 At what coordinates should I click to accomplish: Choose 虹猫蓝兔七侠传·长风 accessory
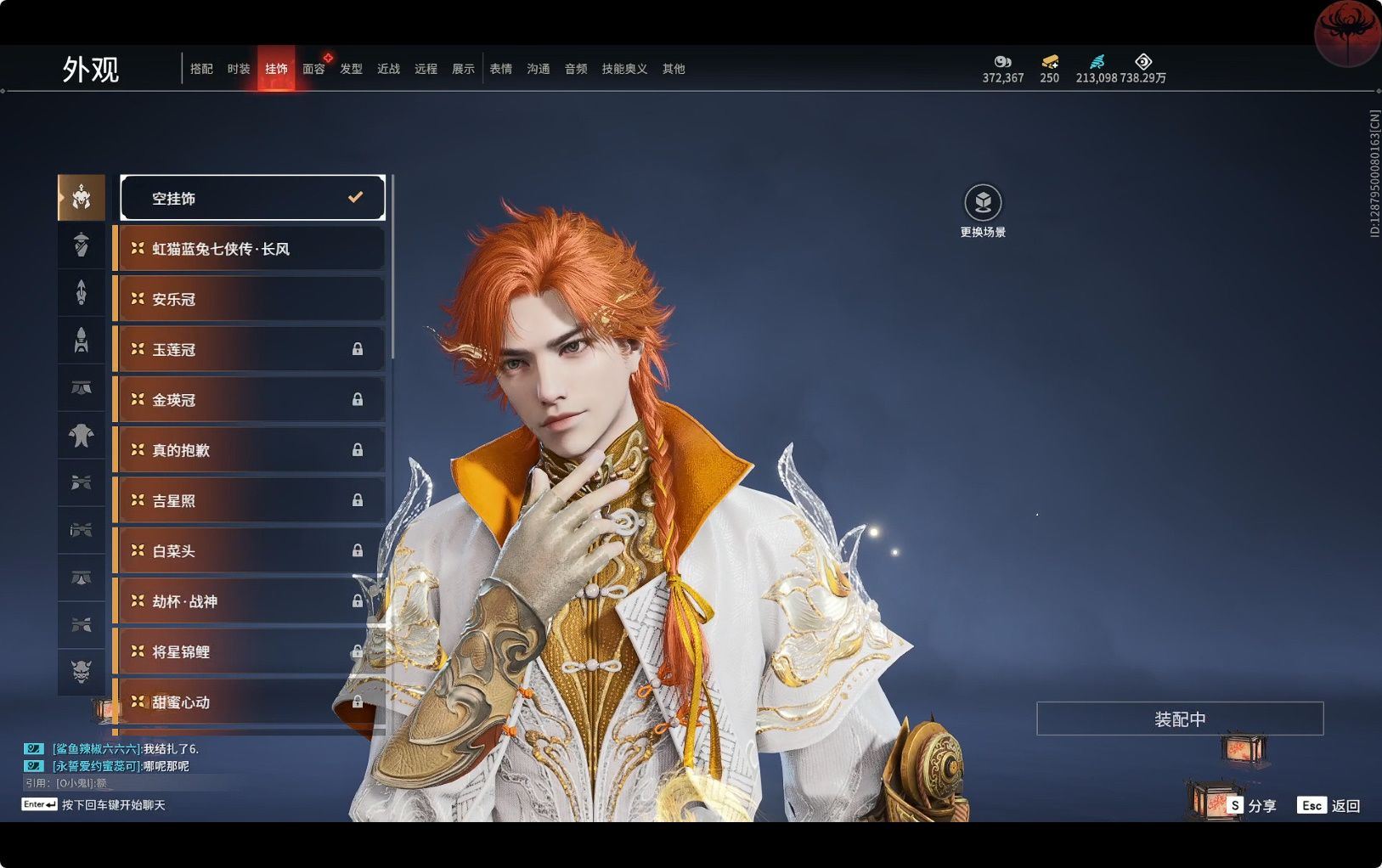click(251, 249)
